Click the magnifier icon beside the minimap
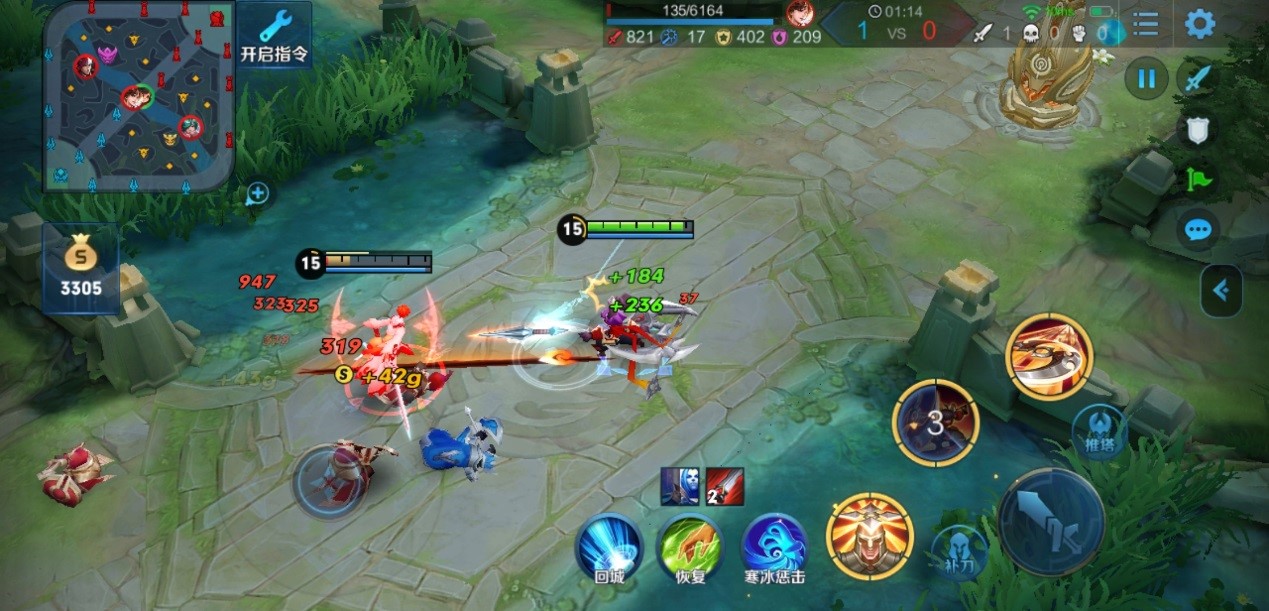Image resolution: width=1269 pixels, height=611 pixels. (257, 193)
